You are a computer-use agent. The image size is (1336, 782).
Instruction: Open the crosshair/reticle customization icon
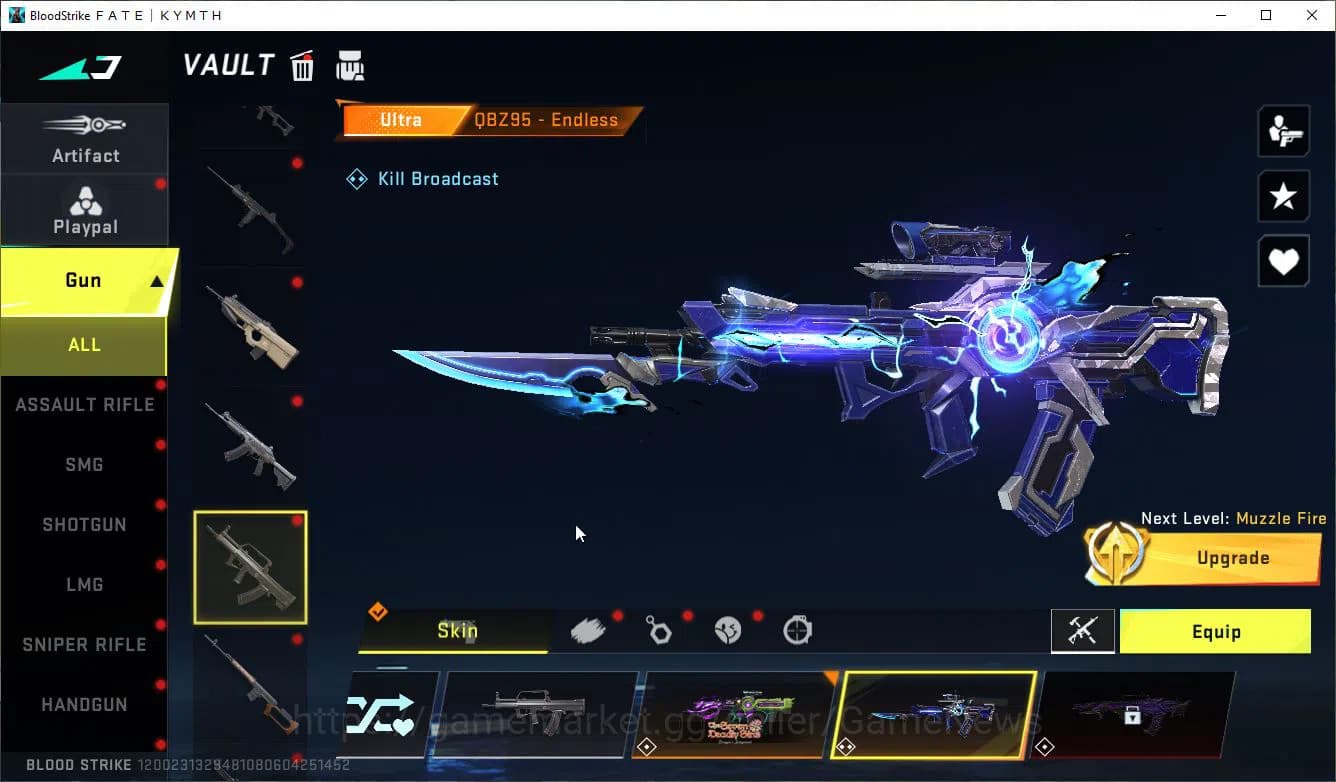(797, 631)
